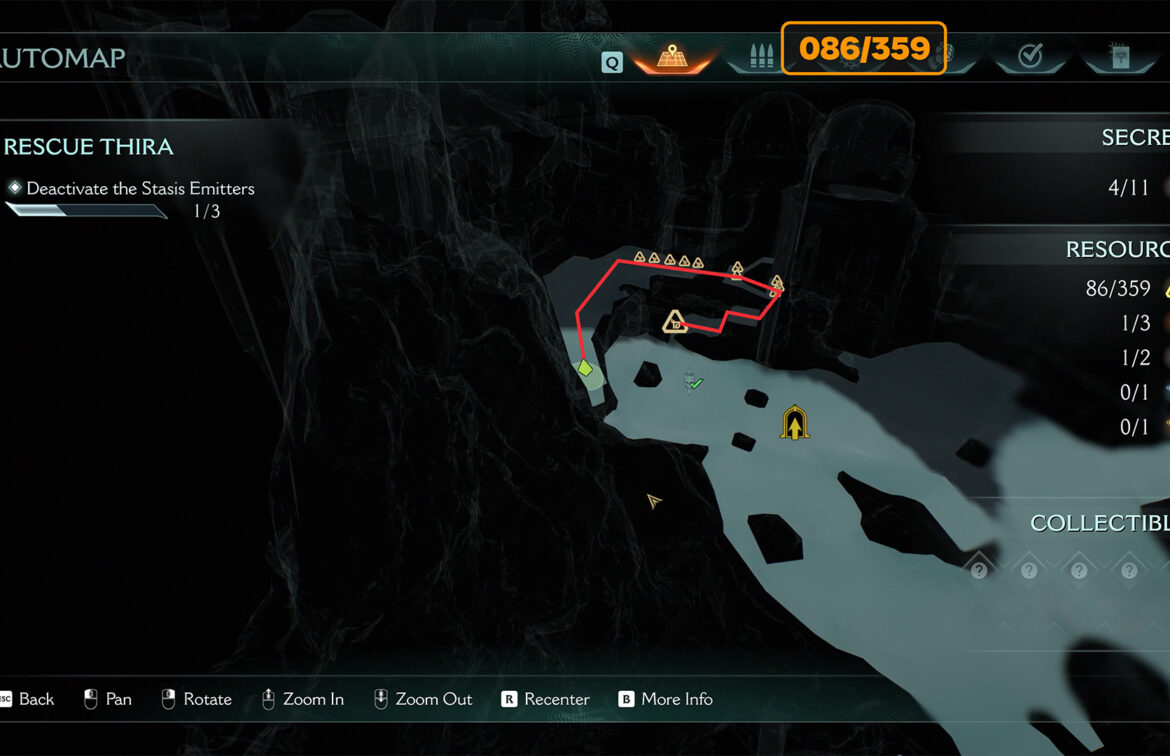Image resolution: width=1170 pixels, height=756 pixels.
Task: Click the large gold triangle chest marker
Action: pos(676,322)
